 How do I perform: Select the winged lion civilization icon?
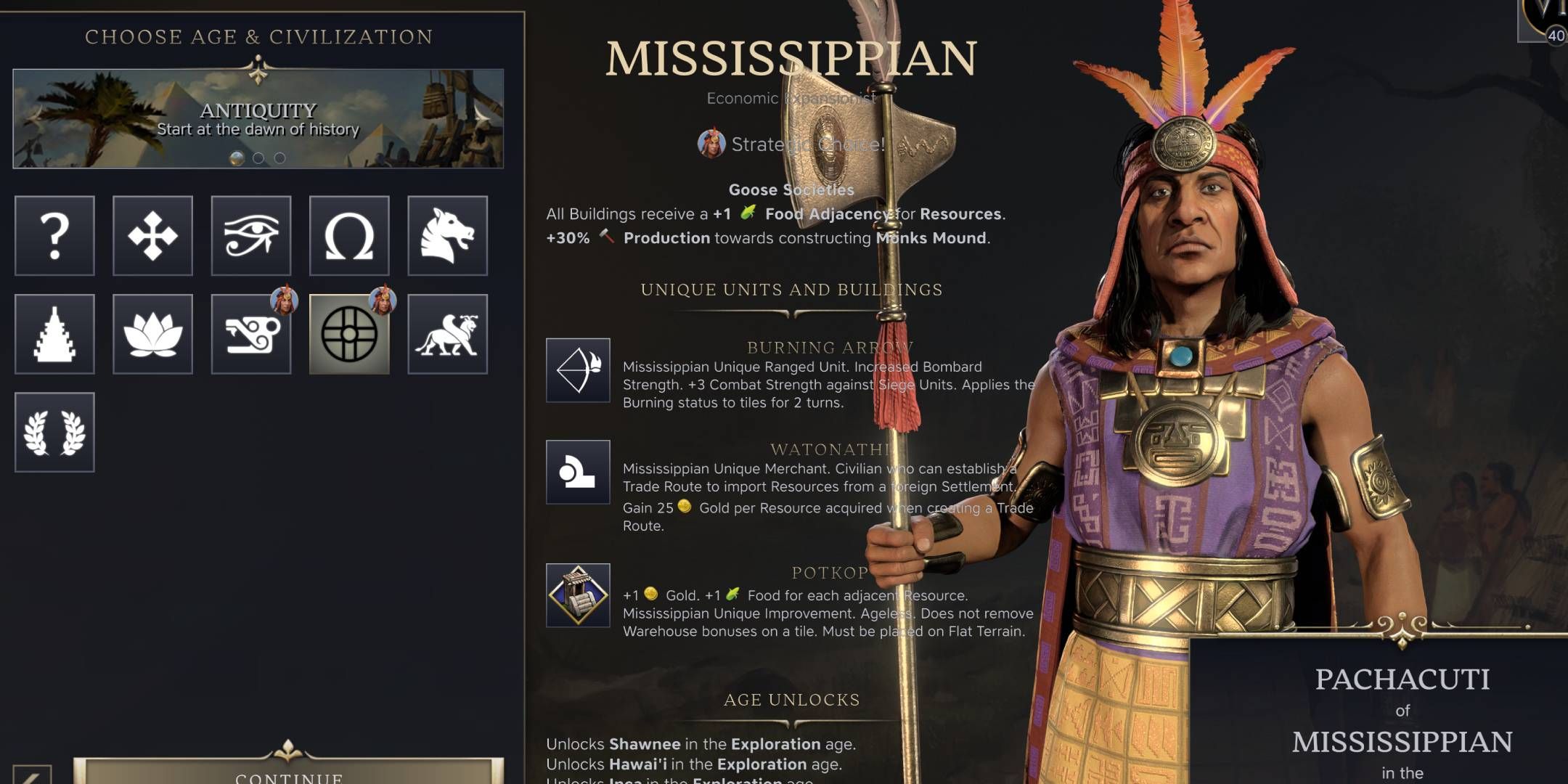point(446,335)
